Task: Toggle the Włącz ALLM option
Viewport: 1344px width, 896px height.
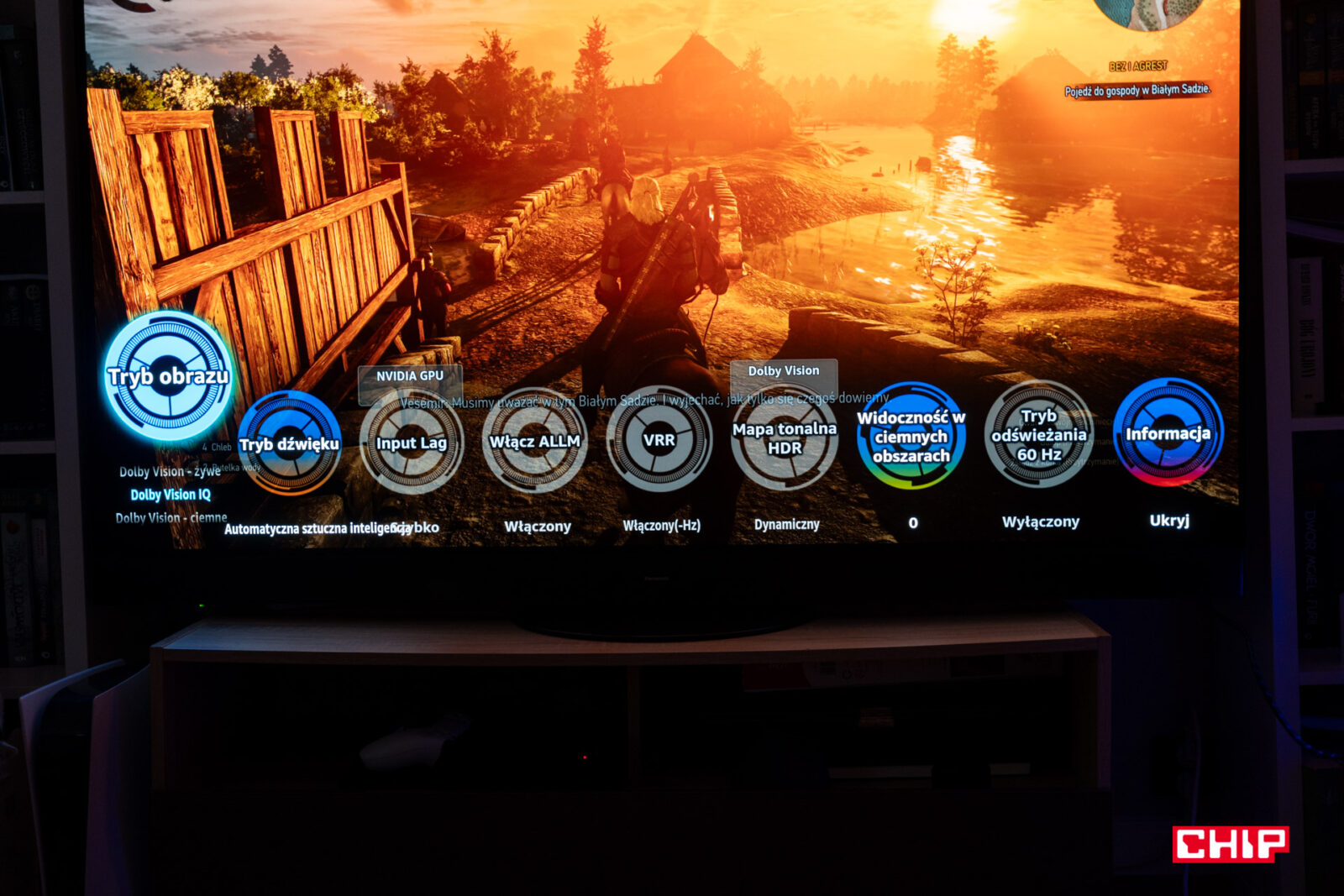Action: point(534,441)
